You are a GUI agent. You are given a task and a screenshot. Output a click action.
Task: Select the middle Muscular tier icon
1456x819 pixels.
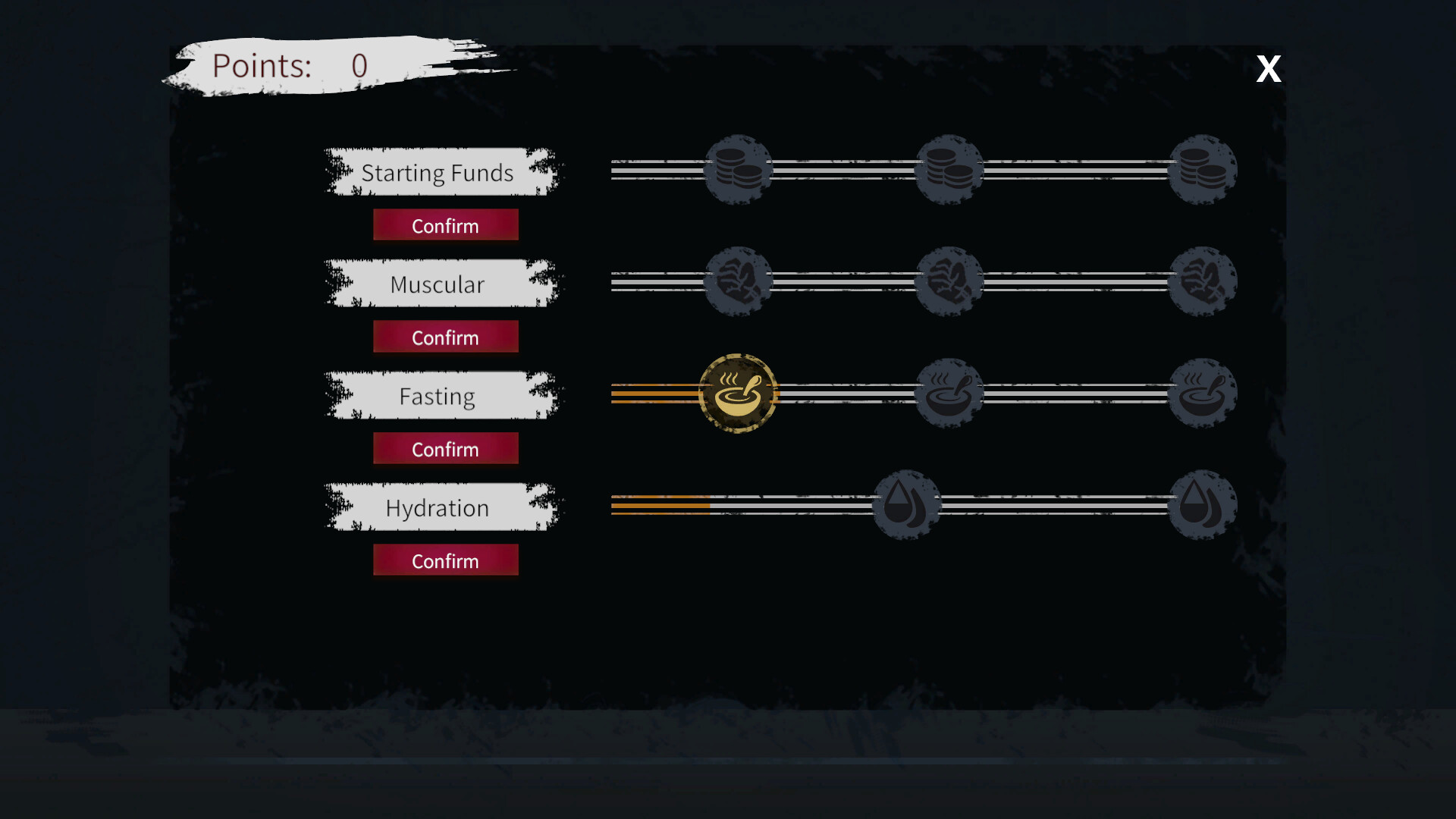(950, 281)
